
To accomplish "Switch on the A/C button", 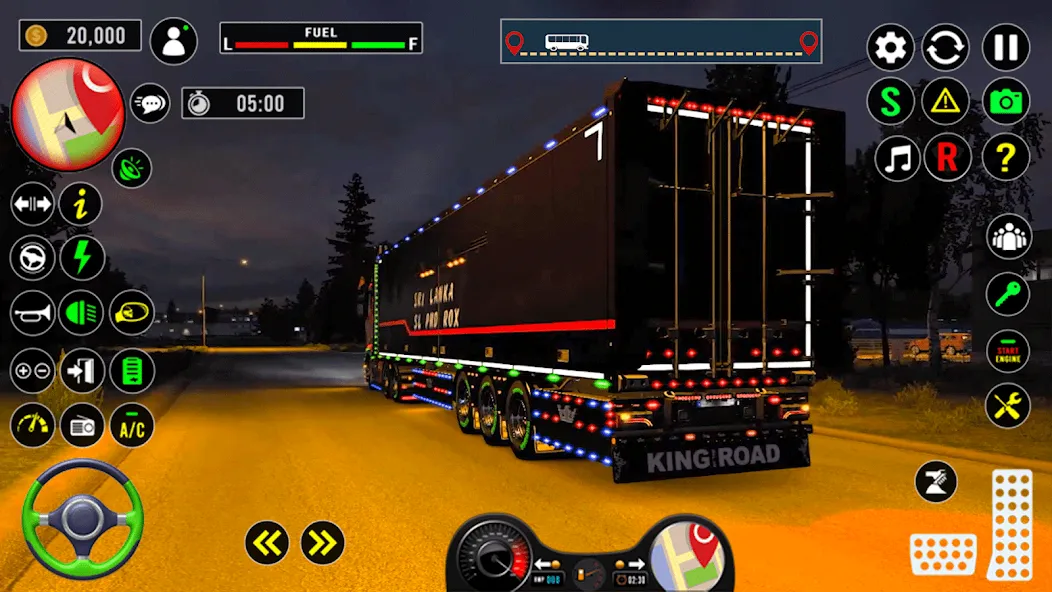I will pyautogui.click(x=131, y=426).
